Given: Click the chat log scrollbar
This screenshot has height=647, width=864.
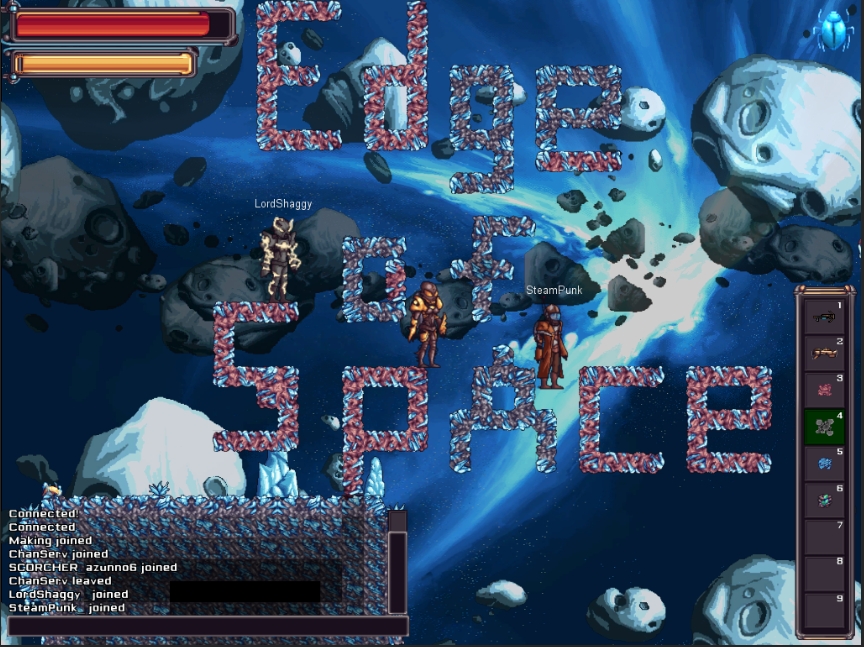Looking at the screenshot, I should coord(397,565).
